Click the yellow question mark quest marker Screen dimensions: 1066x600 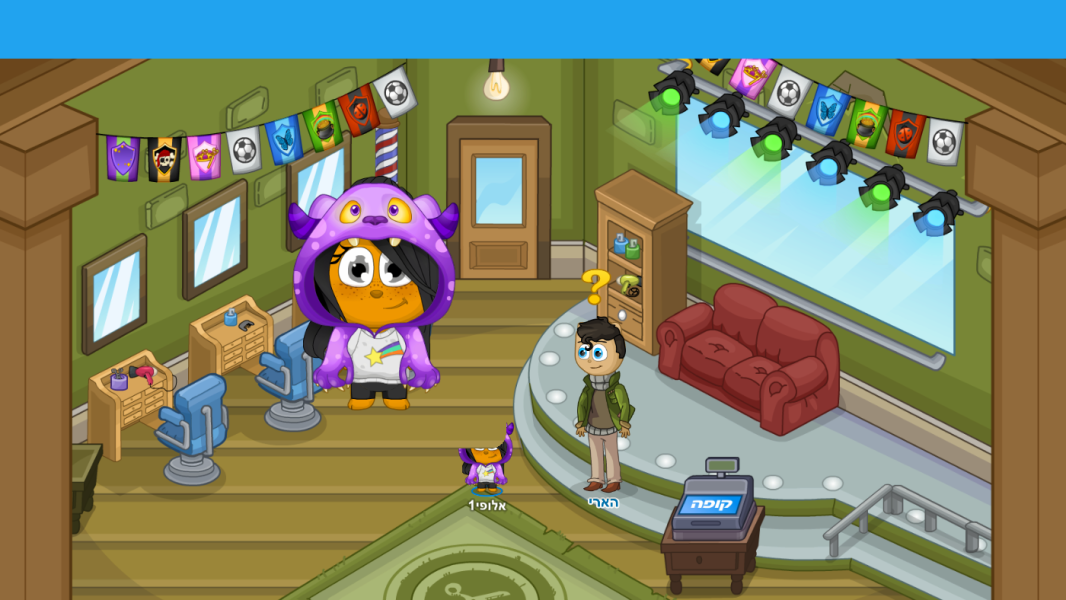click(596, 287)
